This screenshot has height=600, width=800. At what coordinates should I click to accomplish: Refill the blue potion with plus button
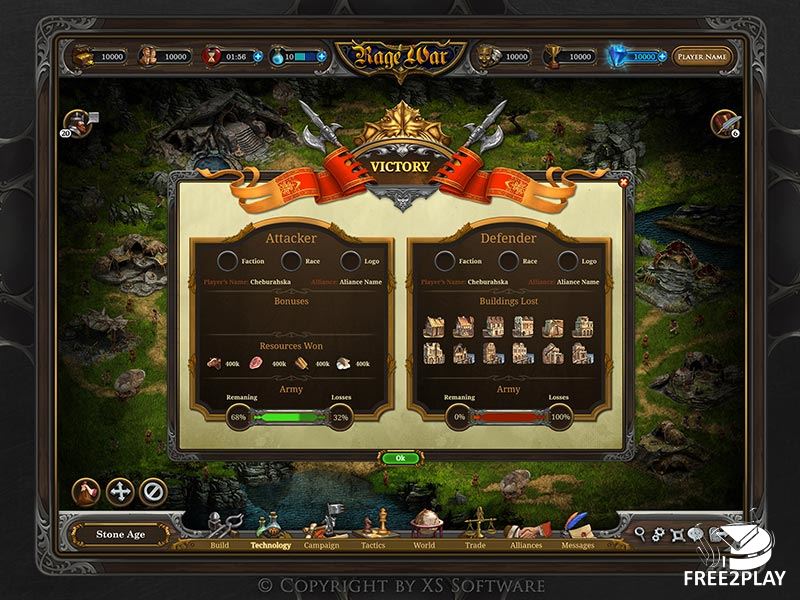[x=321, y=57]
